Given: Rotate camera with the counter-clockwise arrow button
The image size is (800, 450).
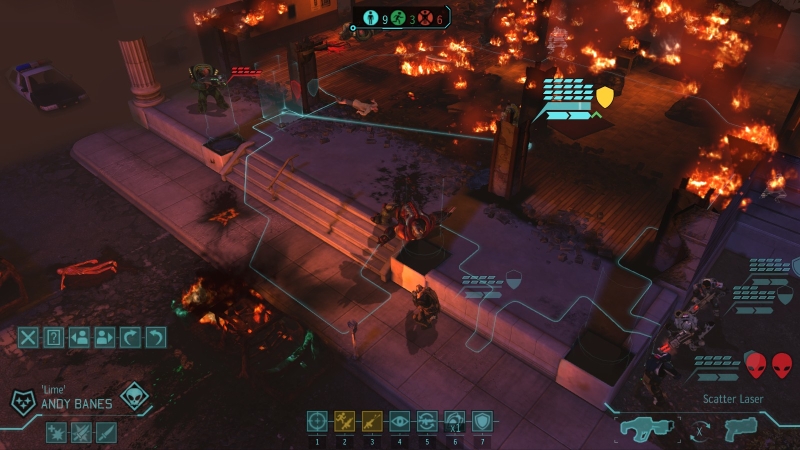Looking at the screenshot, I should (x=155, y=337).
